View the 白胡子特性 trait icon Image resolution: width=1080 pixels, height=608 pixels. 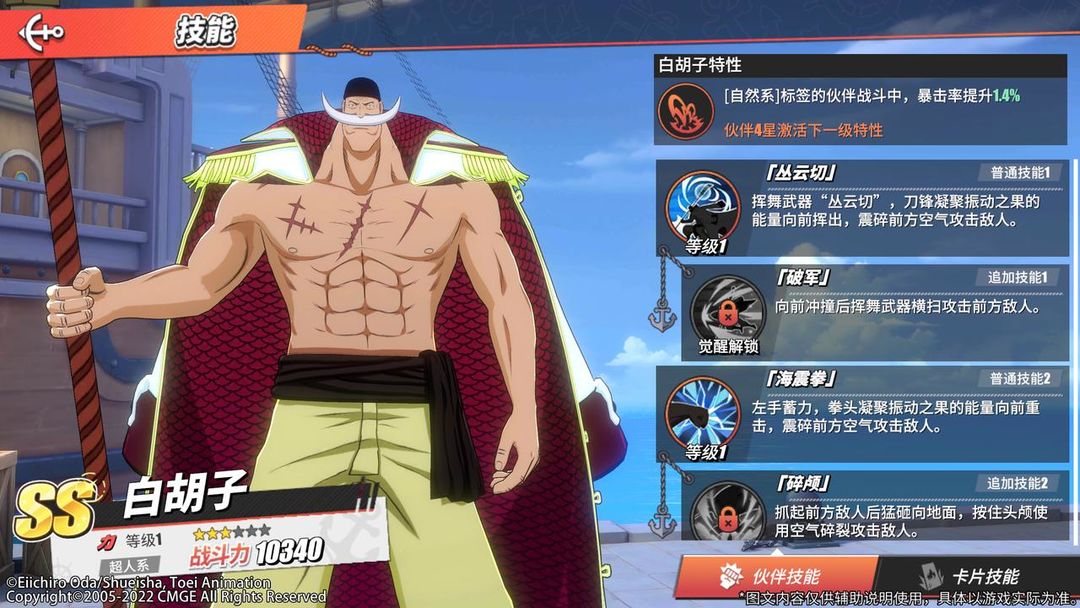[x=685, y=112]
